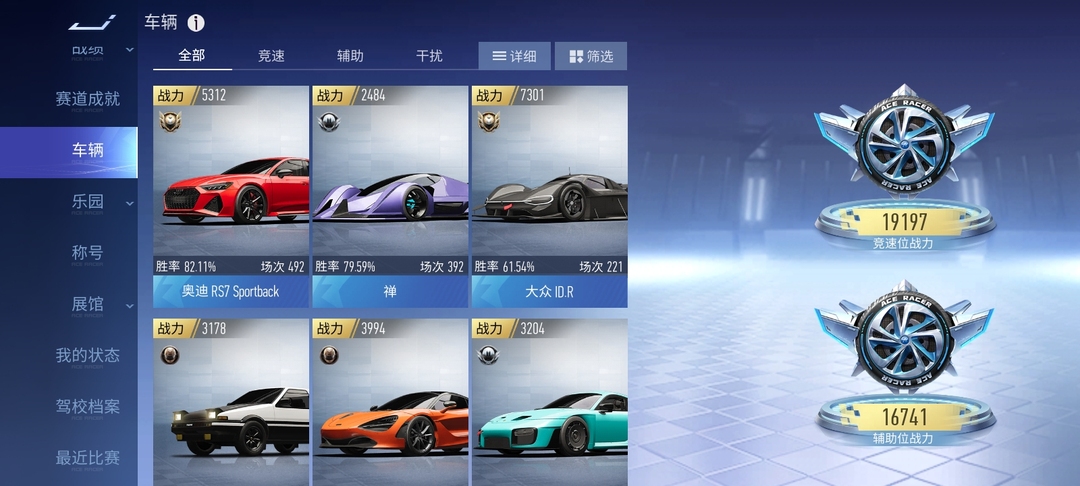Select the 竞速 category tab
Screen dimensions: 1080x486
(x=271, y=56)
